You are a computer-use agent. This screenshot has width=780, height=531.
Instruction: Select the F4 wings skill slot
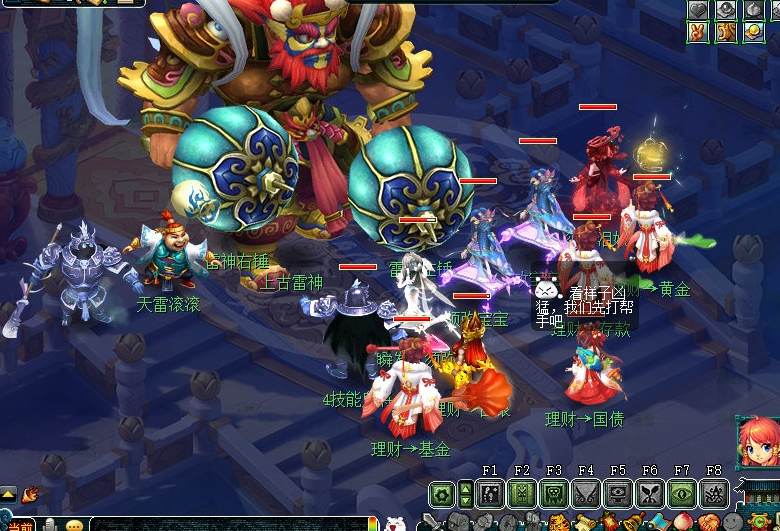click(586, 494)
